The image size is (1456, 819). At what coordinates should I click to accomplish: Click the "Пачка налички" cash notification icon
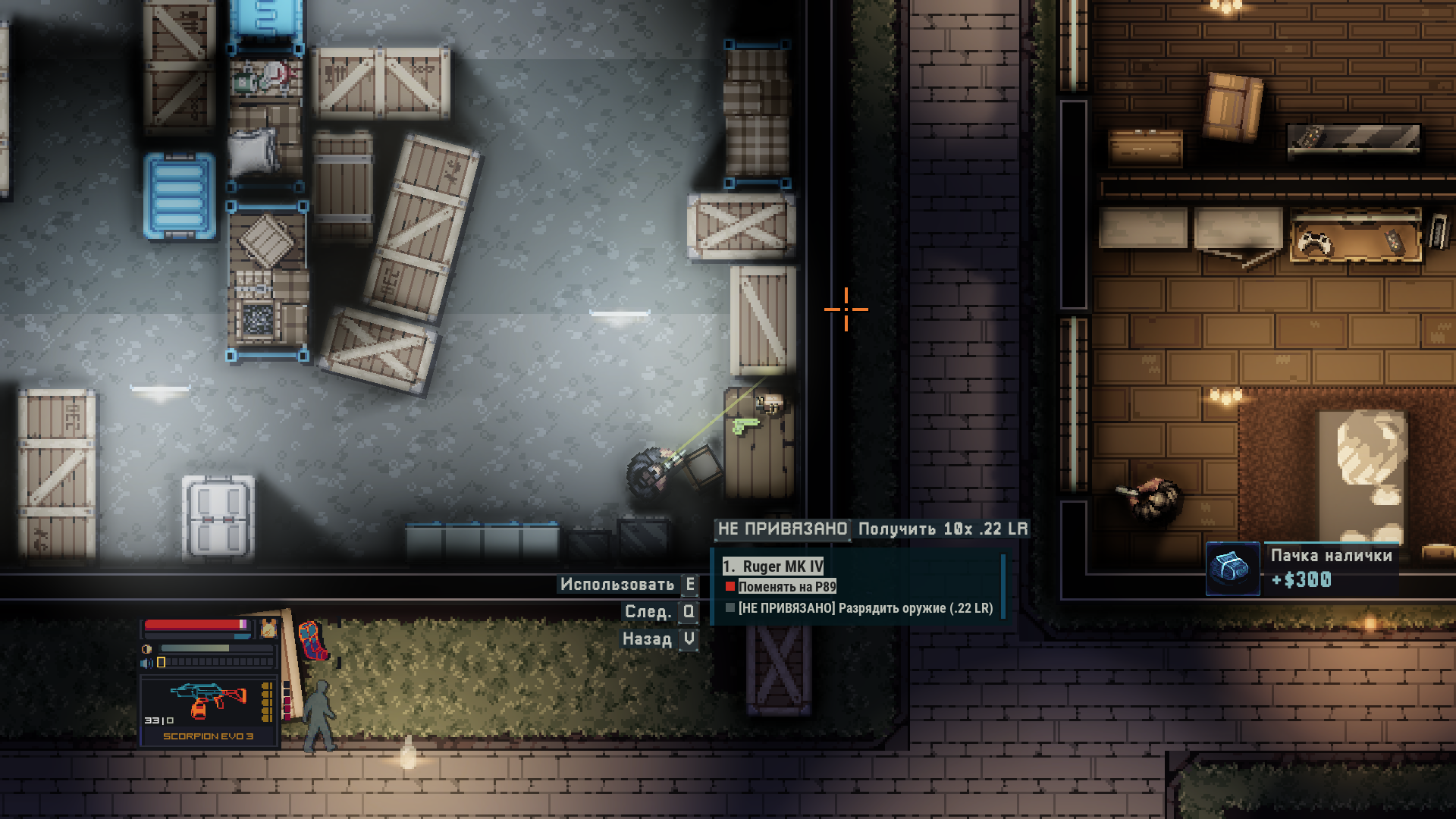pyautogui.click(x=1232, y=569)
